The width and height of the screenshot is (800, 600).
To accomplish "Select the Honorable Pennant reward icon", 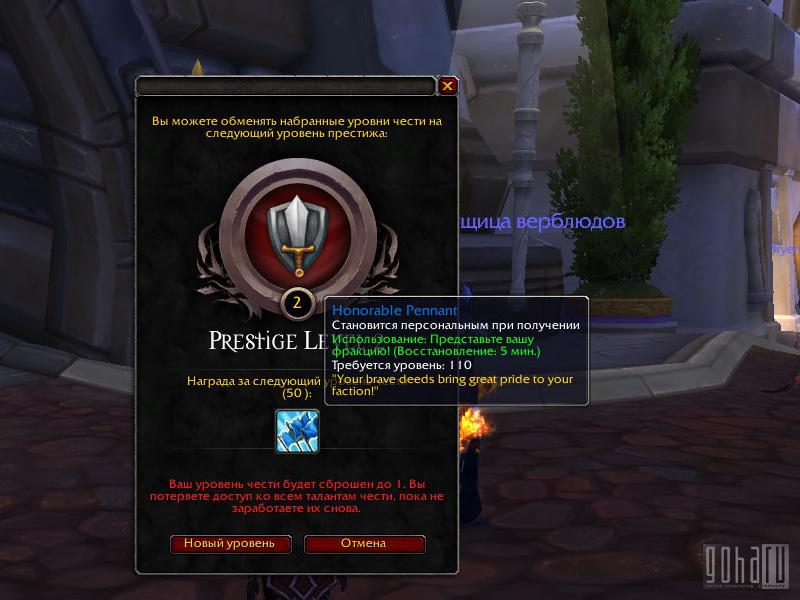I will click(x=297, y=431).
